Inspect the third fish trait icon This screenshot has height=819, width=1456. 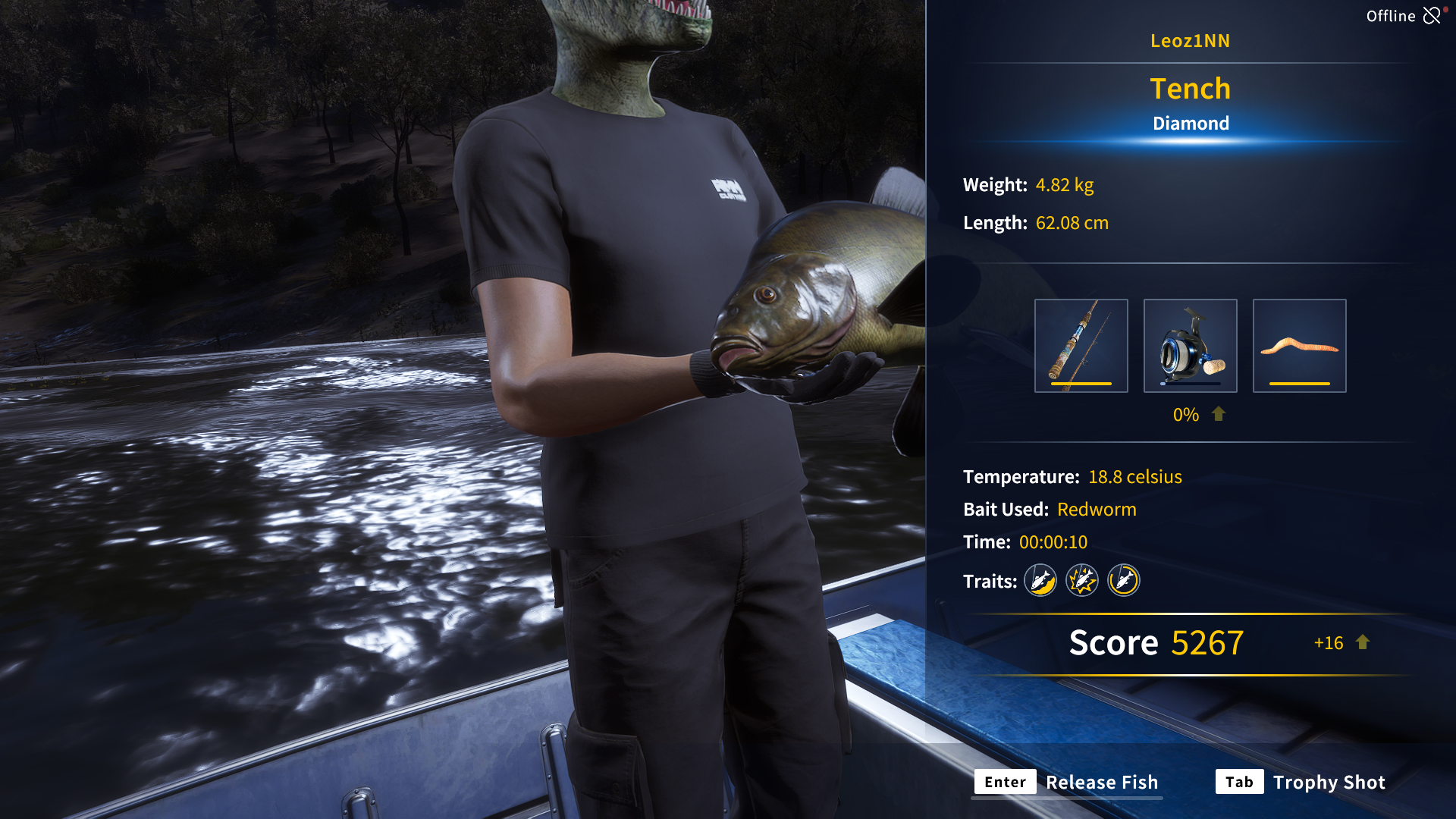click(x=1124, y=581)
